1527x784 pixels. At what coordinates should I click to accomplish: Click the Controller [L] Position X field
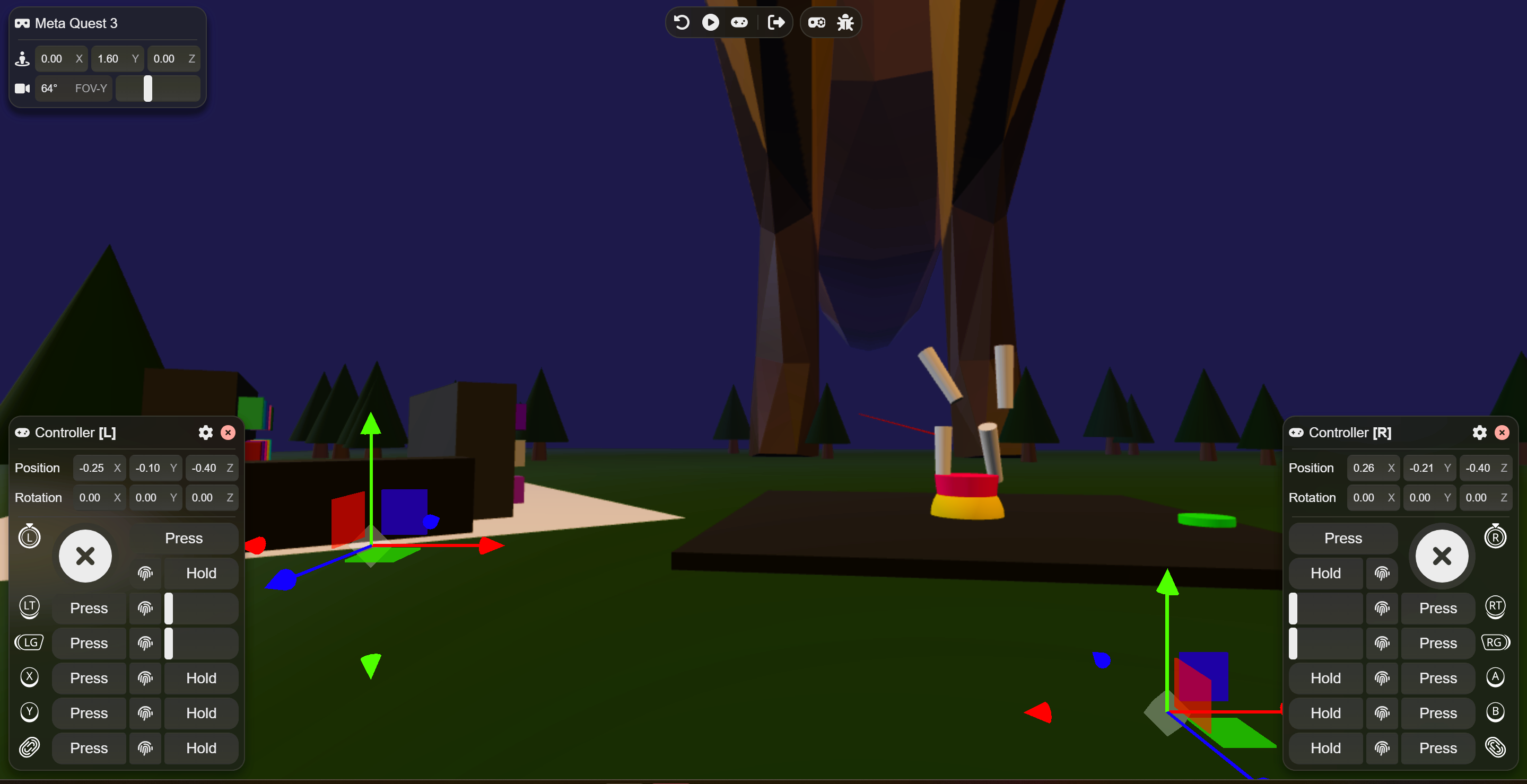[92, 468]
